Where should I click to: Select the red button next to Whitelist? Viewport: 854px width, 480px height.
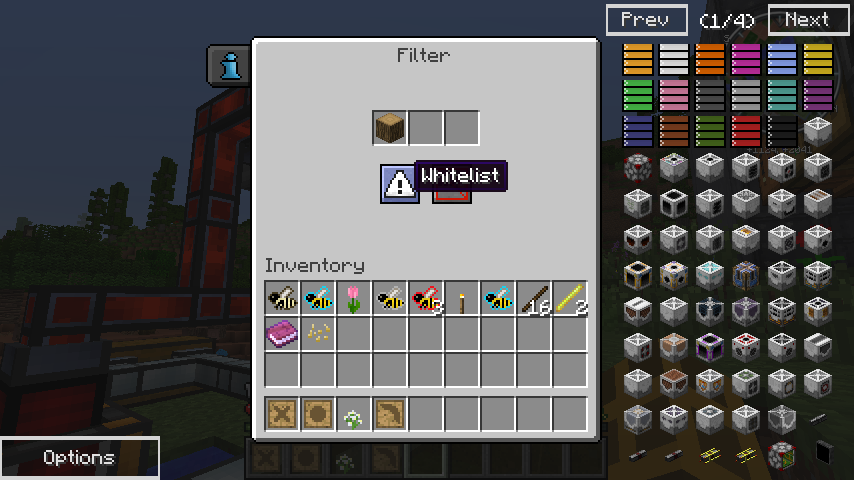click(452, 192)
